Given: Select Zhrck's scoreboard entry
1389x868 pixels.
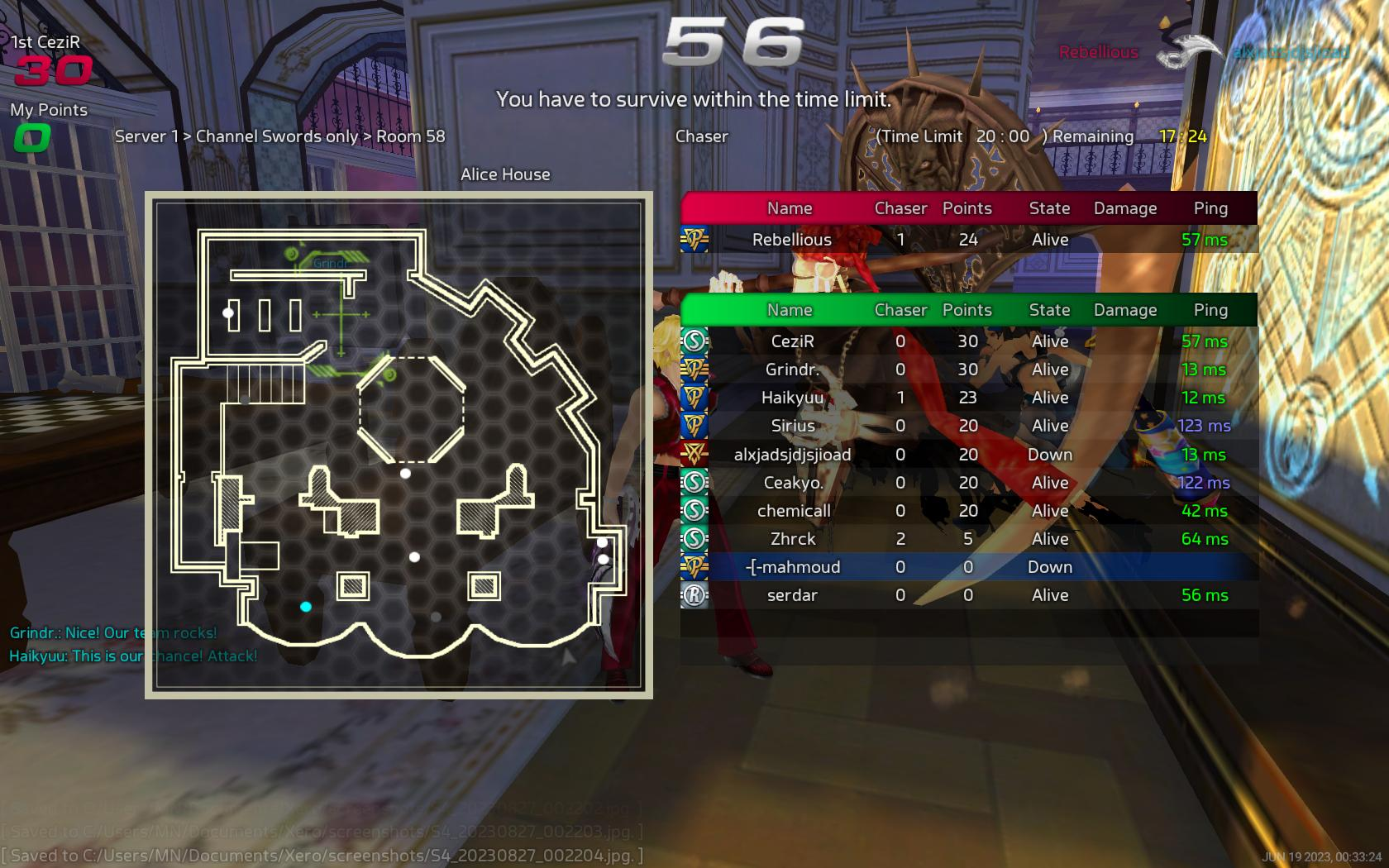Looking at the screenshot, I should [x=967, y=539].
